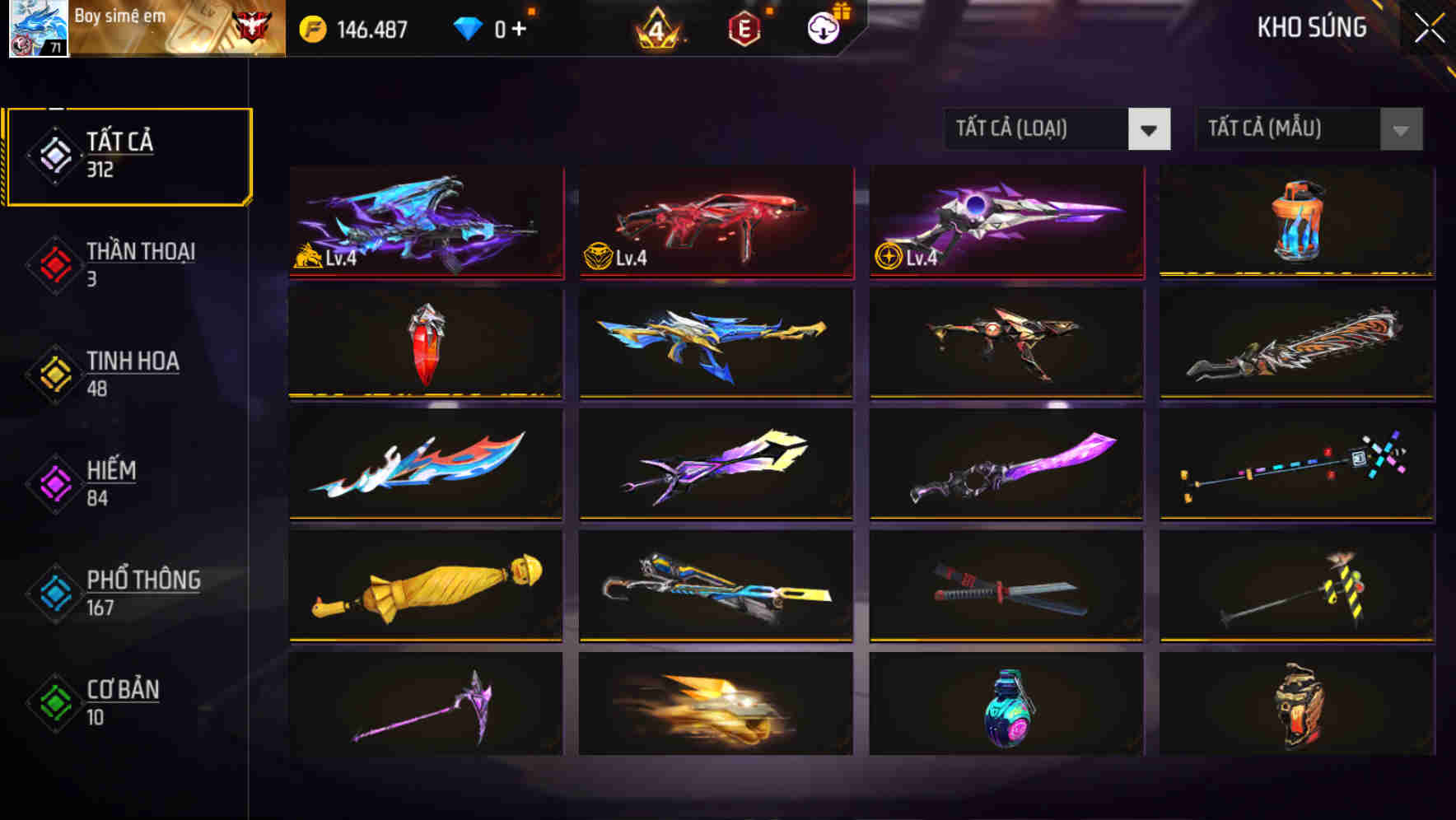Open the TẤT CẢ (LOẠI) dropdown

[1042, 129]
